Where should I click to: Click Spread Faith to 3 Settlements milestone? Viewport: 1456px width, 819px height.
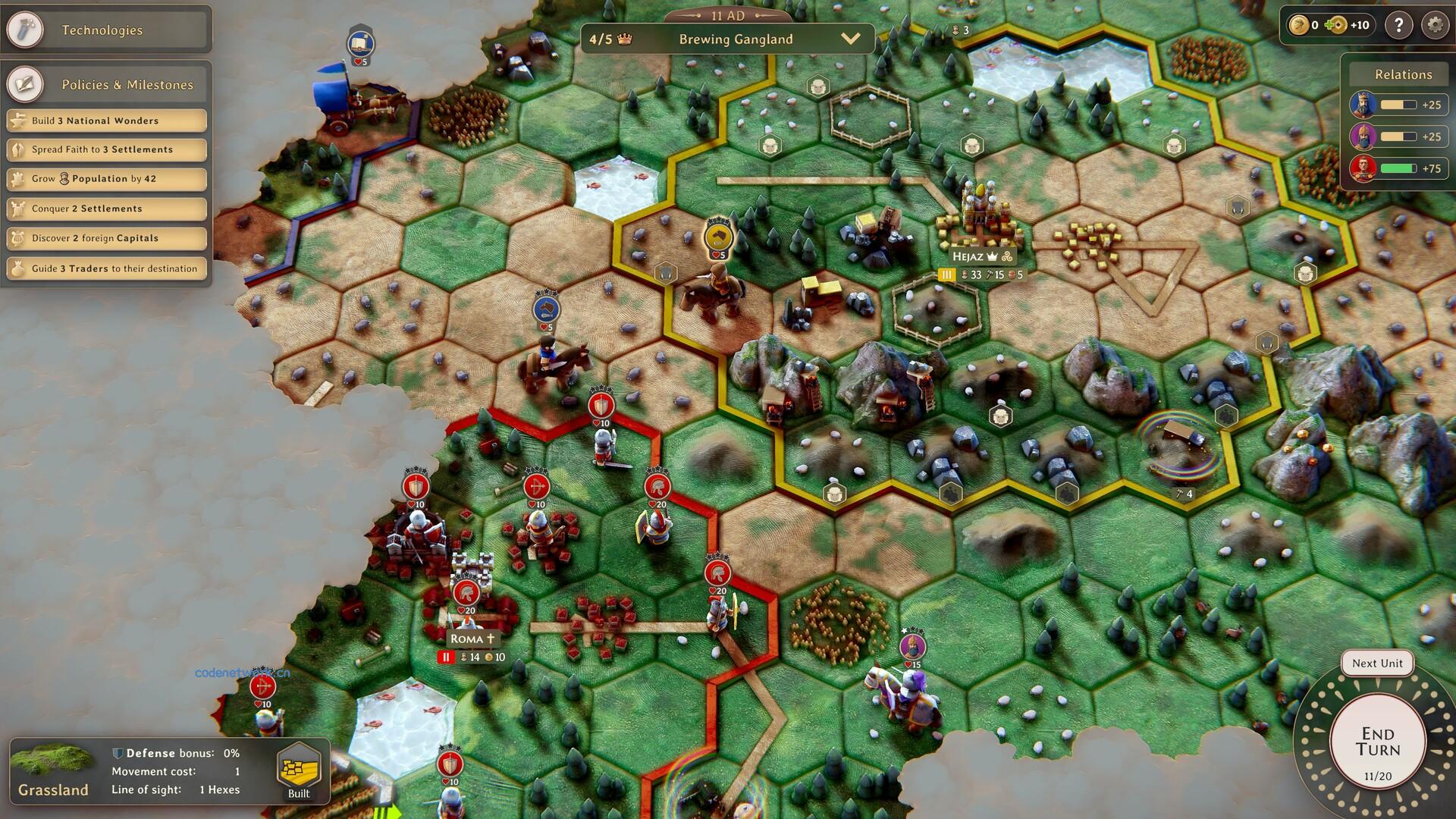[x=105, y=149]
